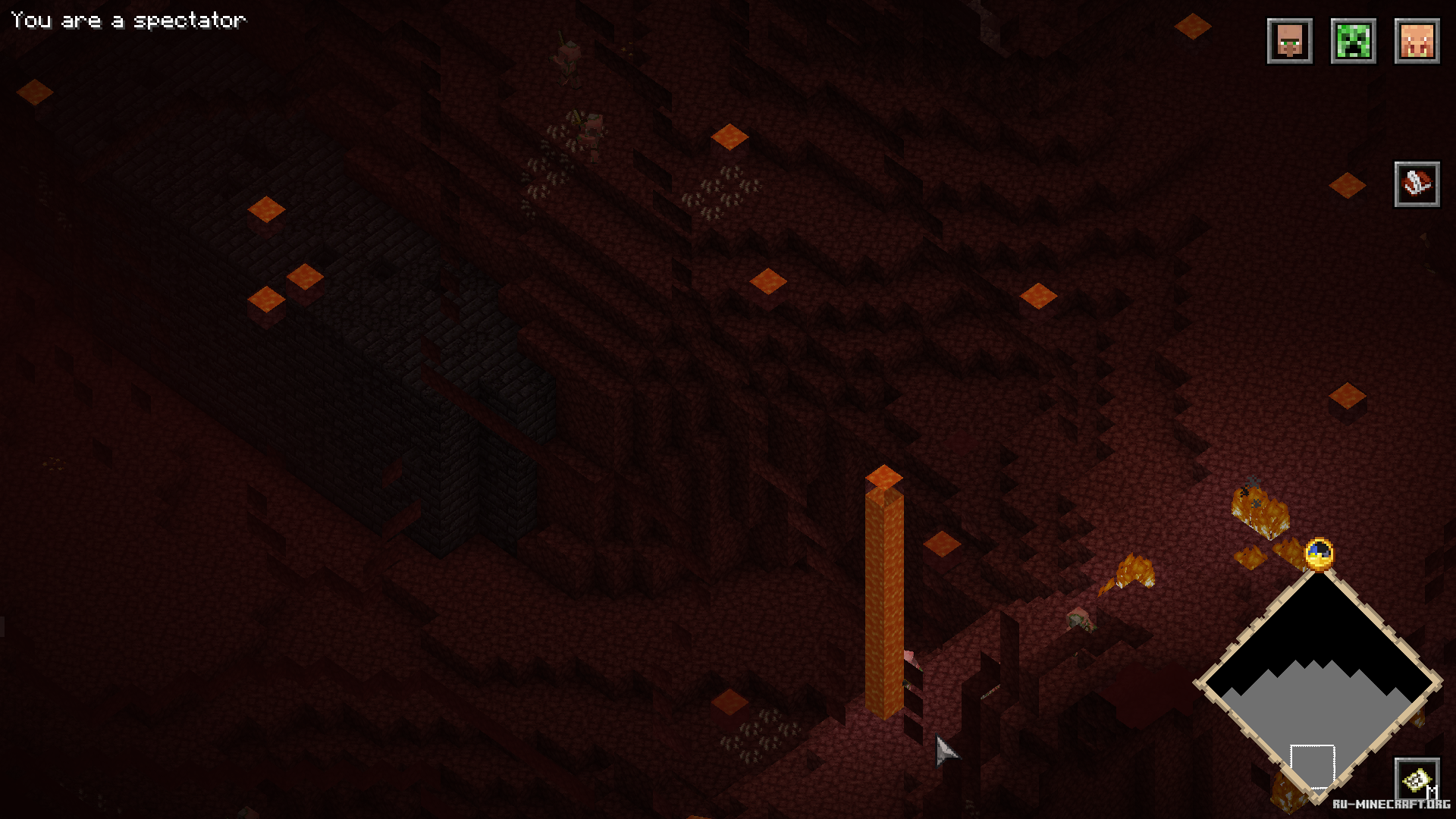The height and width of the screenshot is (819, 1456).
Task: Select the piglin head icon
Action: pyautogui.click(x=1417, y=41)
